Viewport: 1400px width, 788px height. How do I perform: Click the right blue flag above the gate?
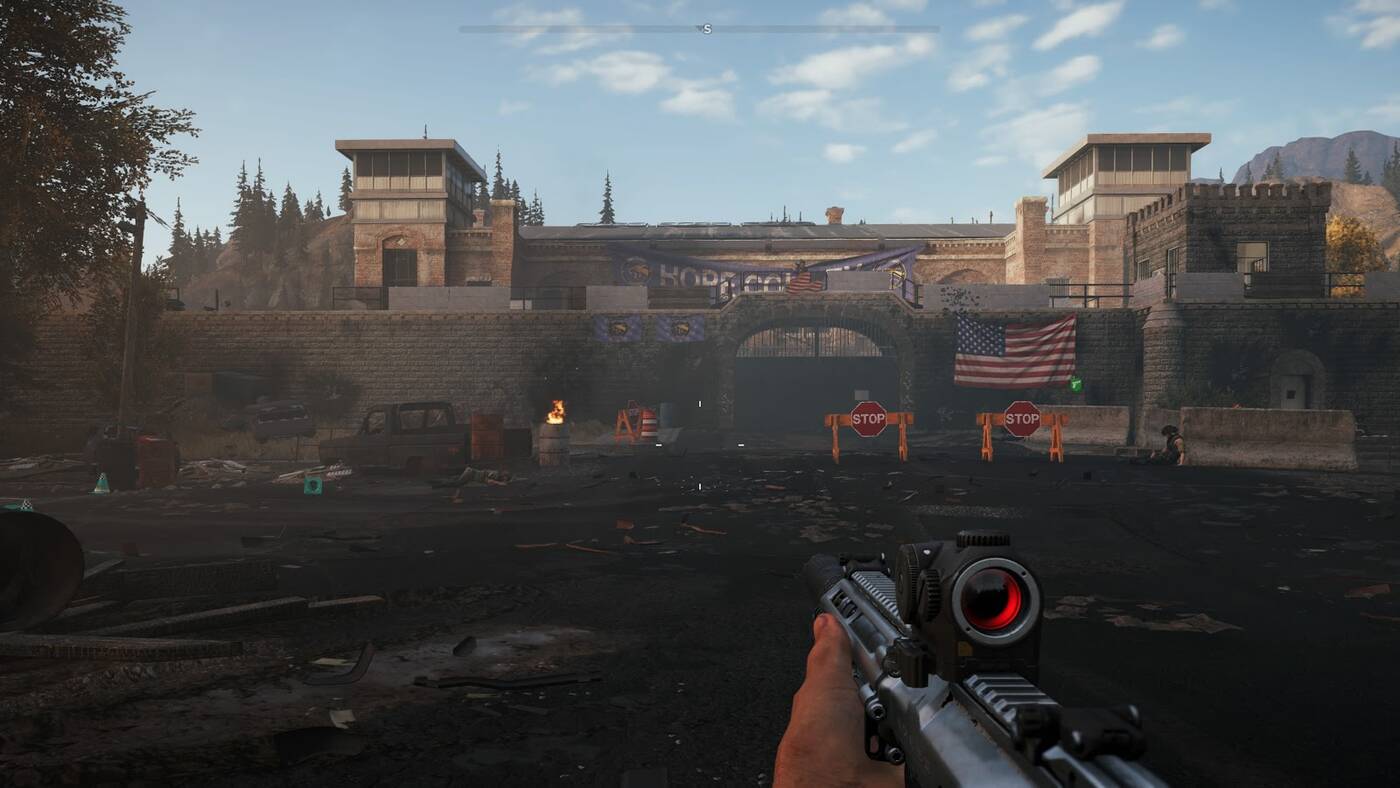[682, 327]
